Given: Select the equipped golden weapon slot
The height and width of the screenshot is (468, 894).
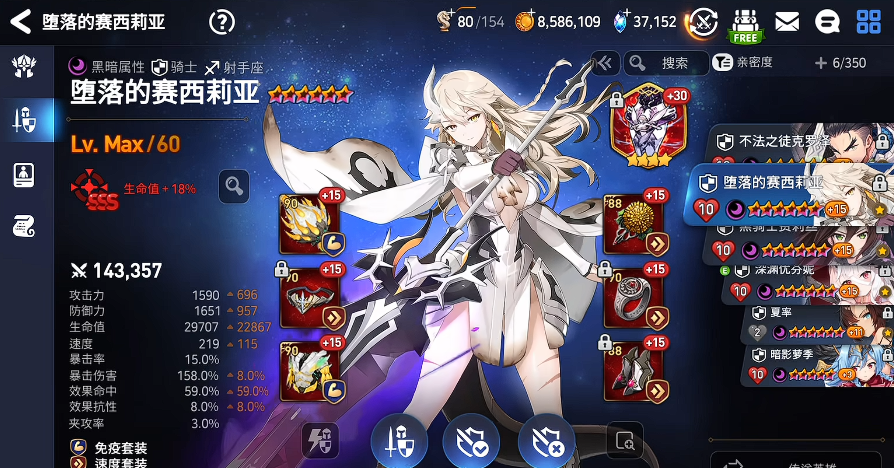Looking at the screenshot, I should [310, 224].
